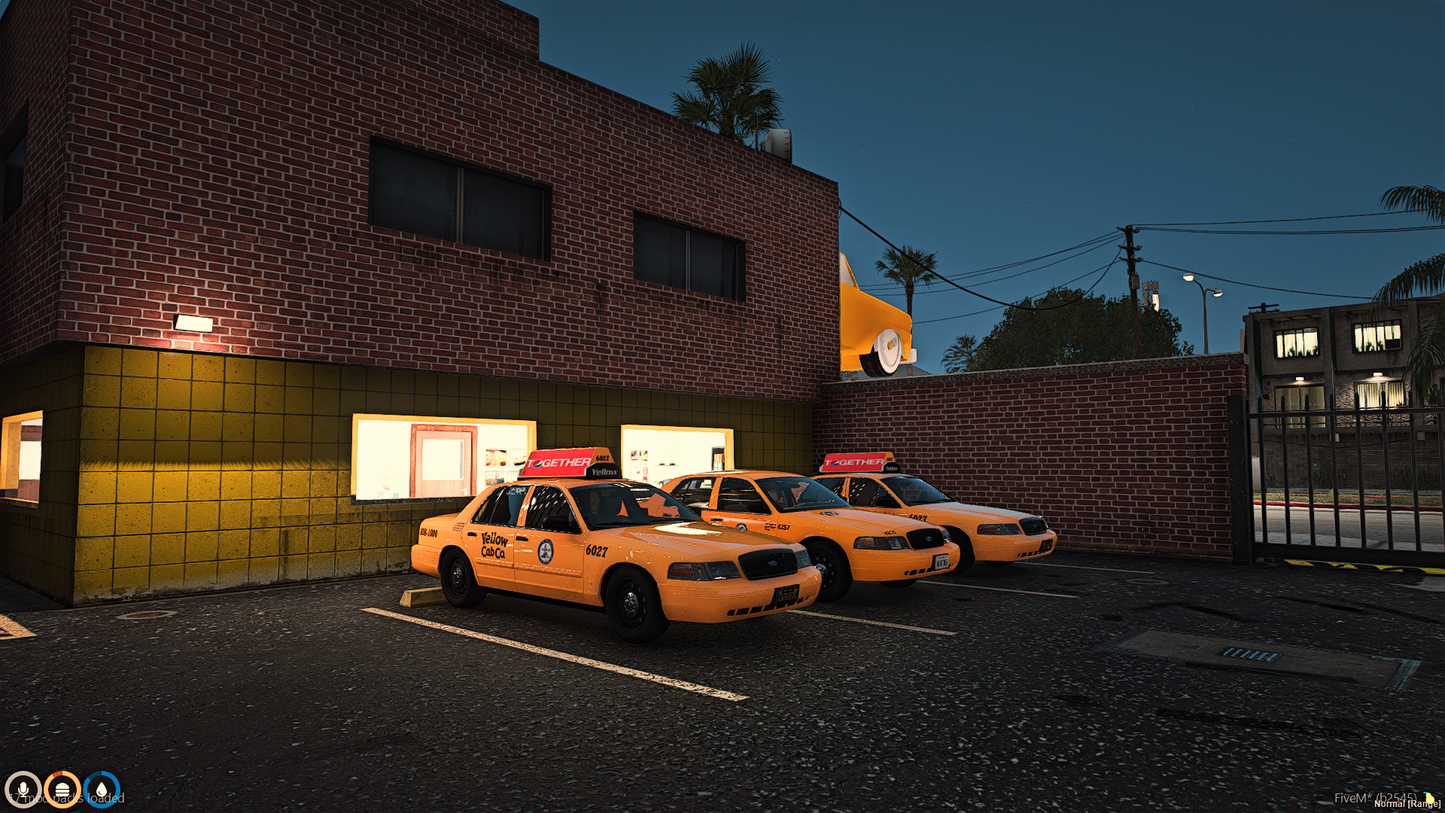Click the front taxi's license plate
The image size is (1445, 813).
pyautogui.click(x=787, y=596)
